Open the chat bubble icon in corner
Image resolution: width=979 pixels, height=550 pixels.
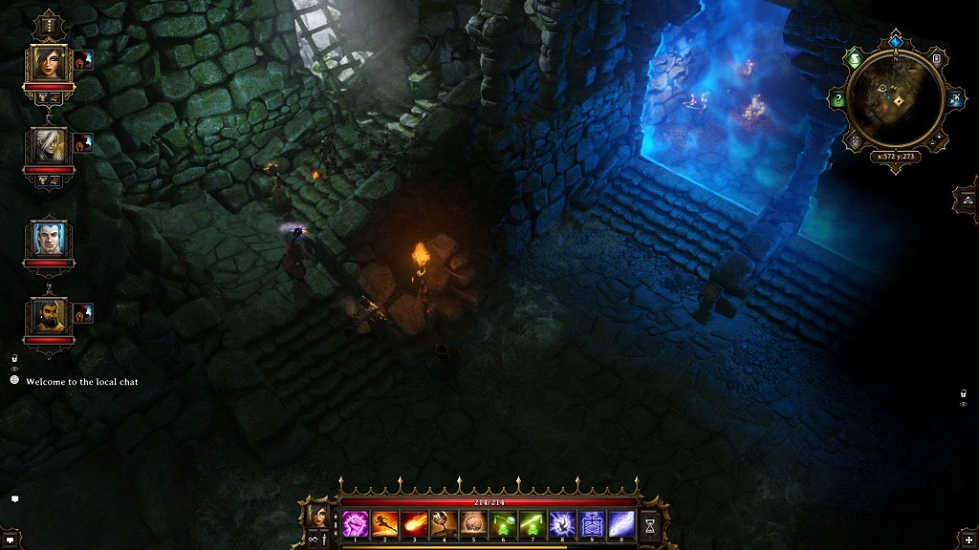coord(14,498)
